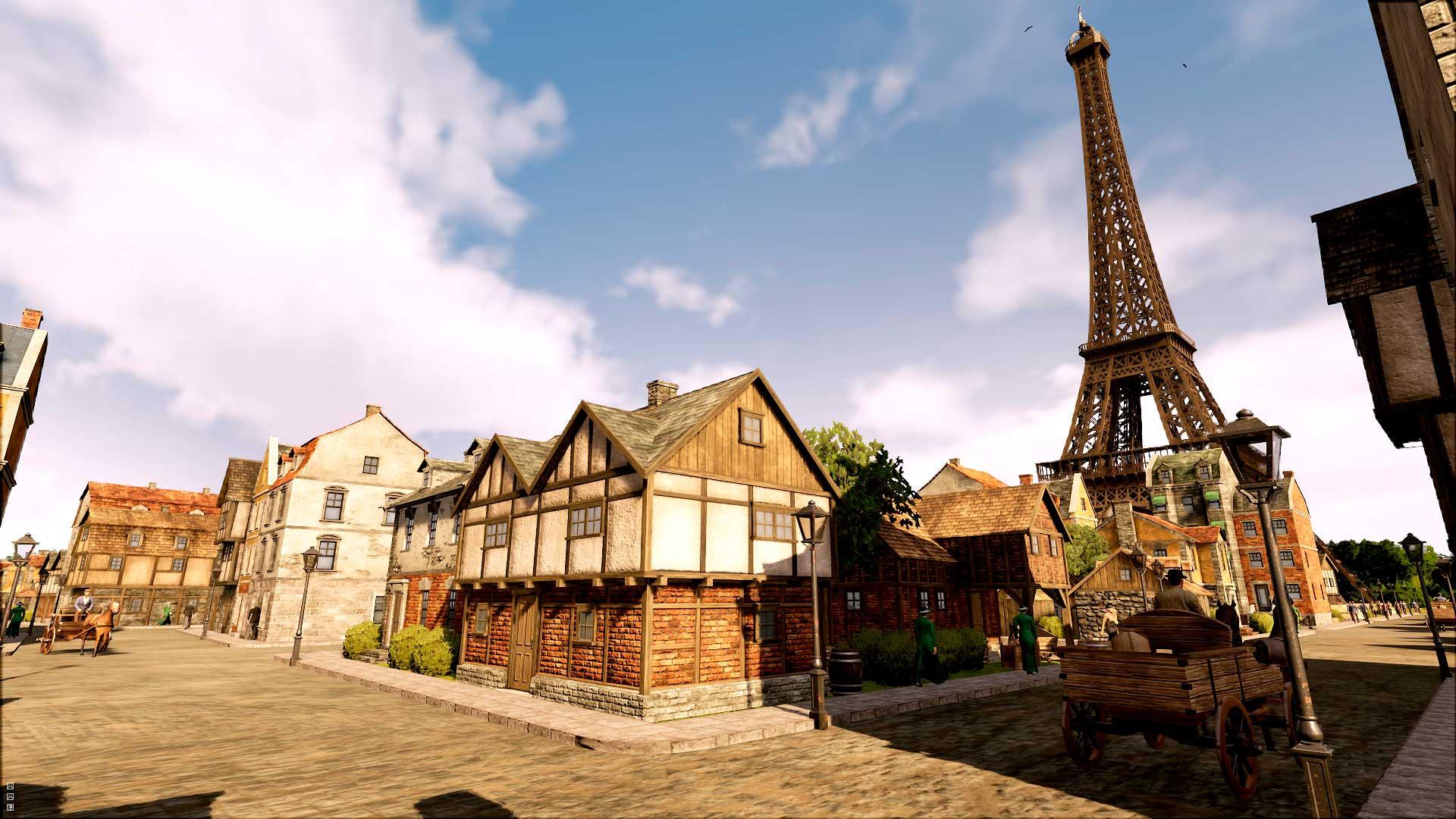Open the question mark help icon
The height and width of the screenshot is (819, 1456).
click(x=10, y=807)
